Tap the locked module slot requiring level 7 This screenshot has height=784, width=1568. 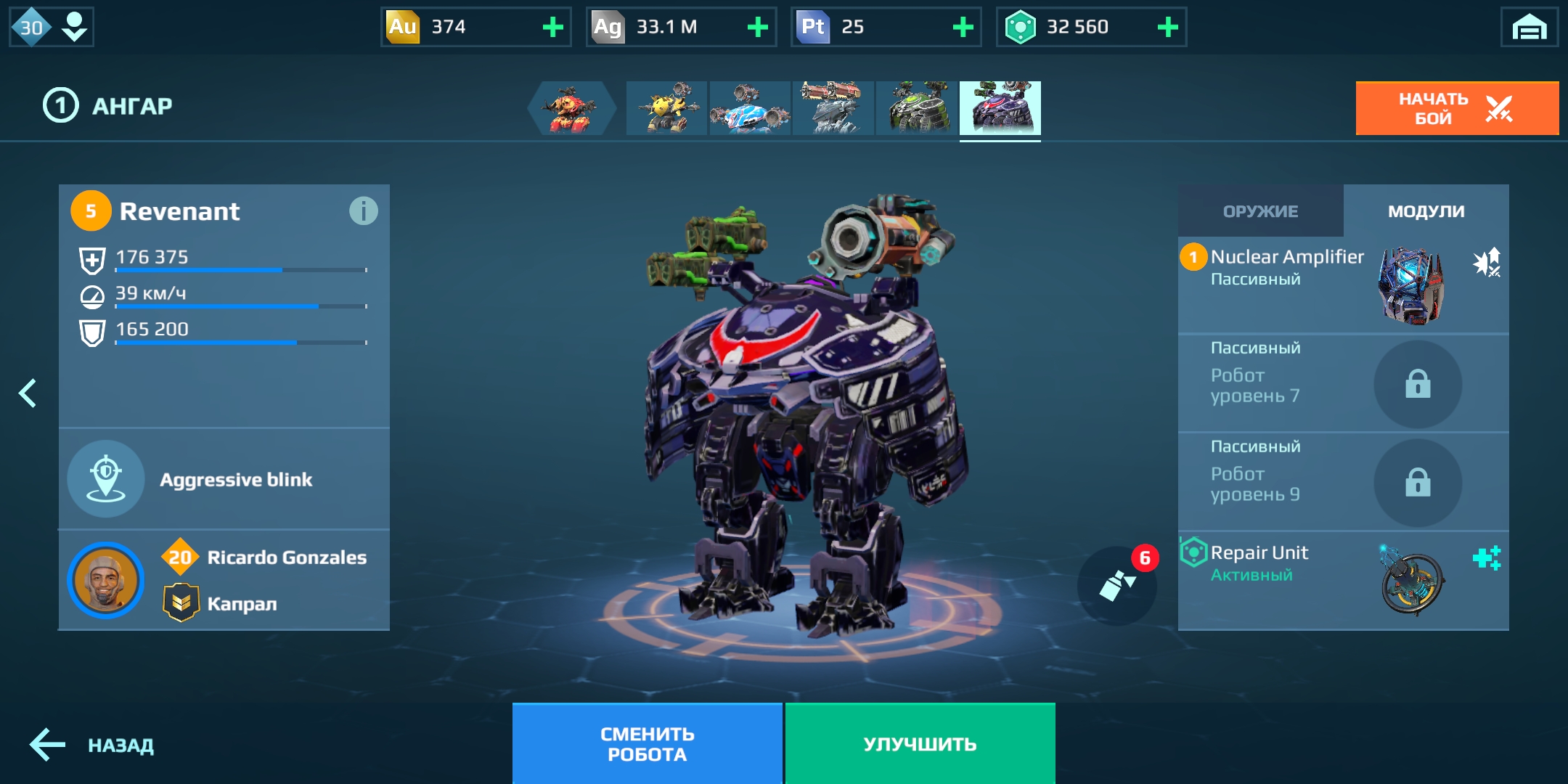1343,384
